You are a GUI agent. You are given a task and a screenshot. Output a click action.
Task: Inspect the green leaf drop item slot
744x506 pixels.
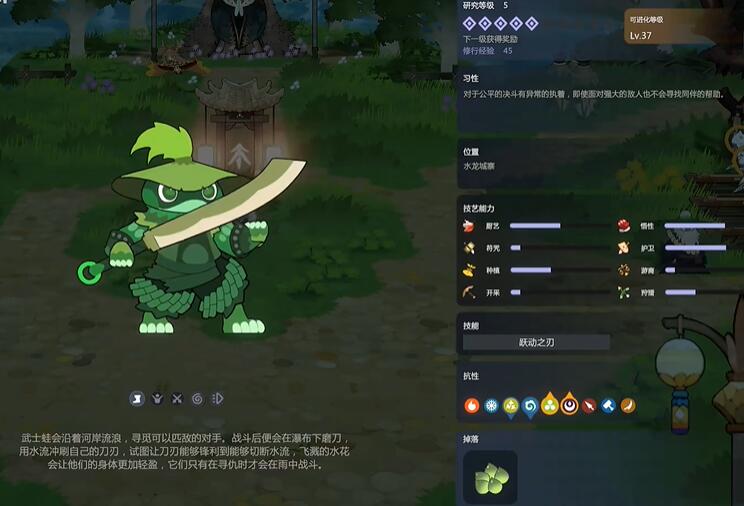(490, 477)
